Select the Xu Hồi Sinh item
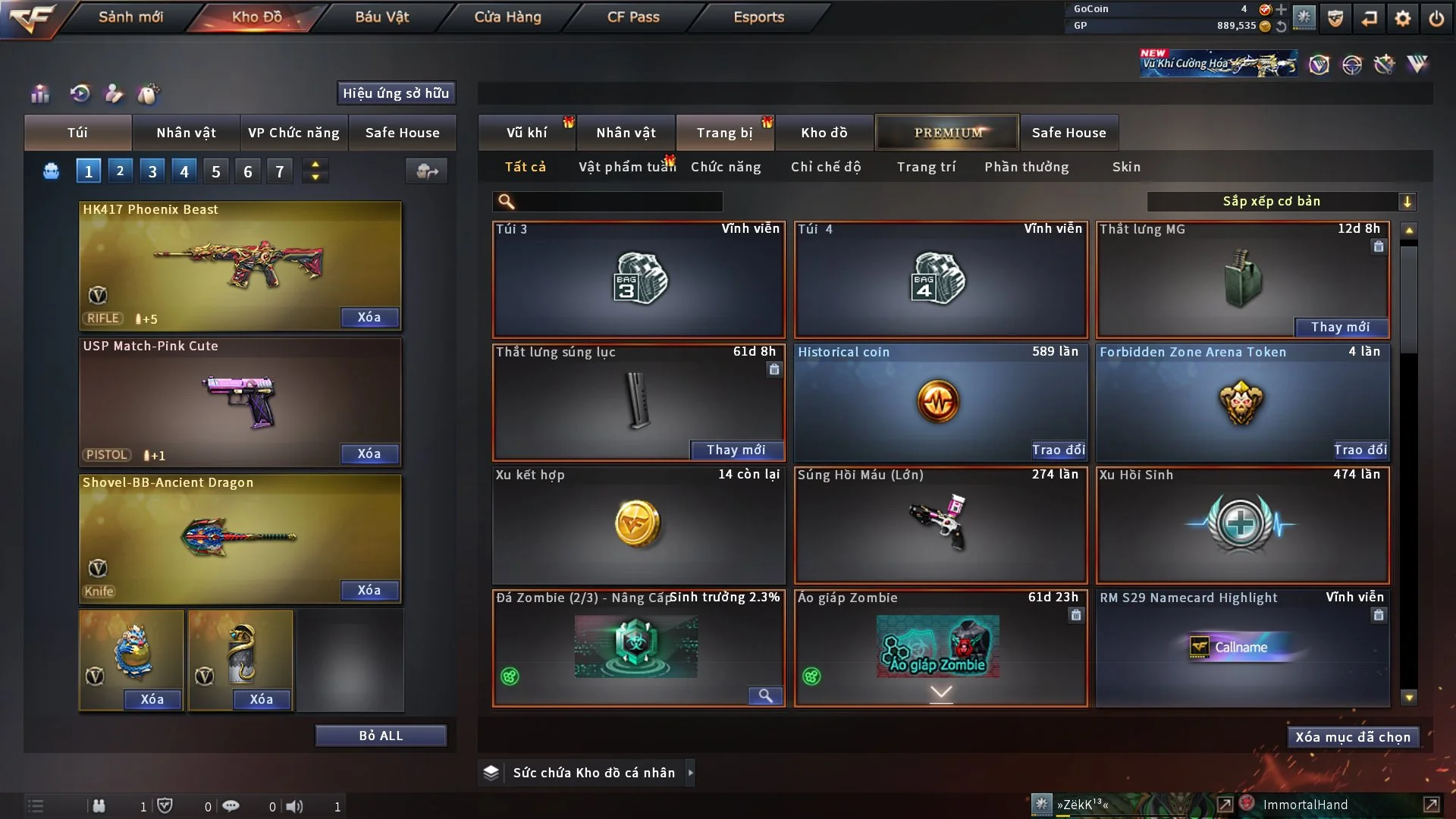 pyautogui.click(x=1242, y=525)
